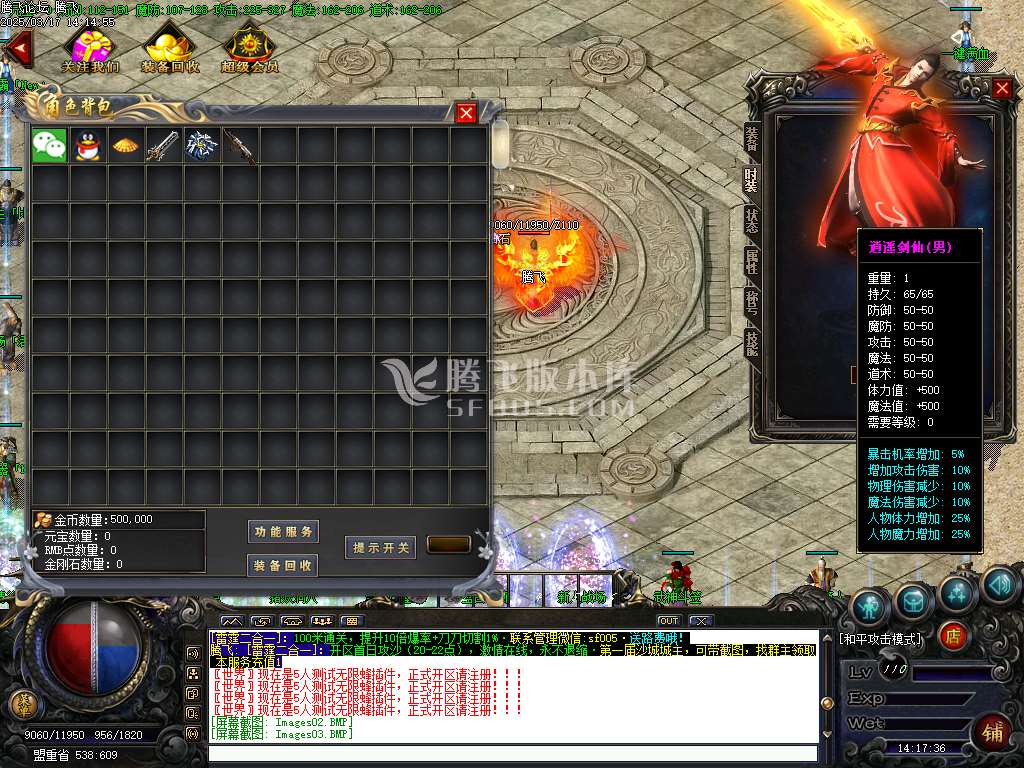Toggle the 提示开关 button
Viewport: 1024px width, 768px height.
coord(380,547)
